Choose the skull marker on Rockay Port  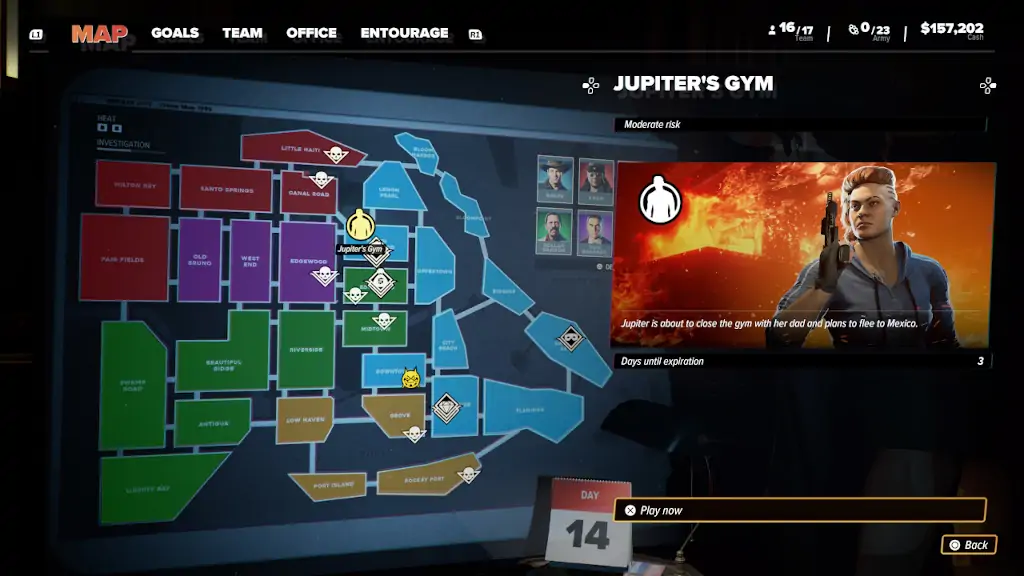(x=467, y=473)
